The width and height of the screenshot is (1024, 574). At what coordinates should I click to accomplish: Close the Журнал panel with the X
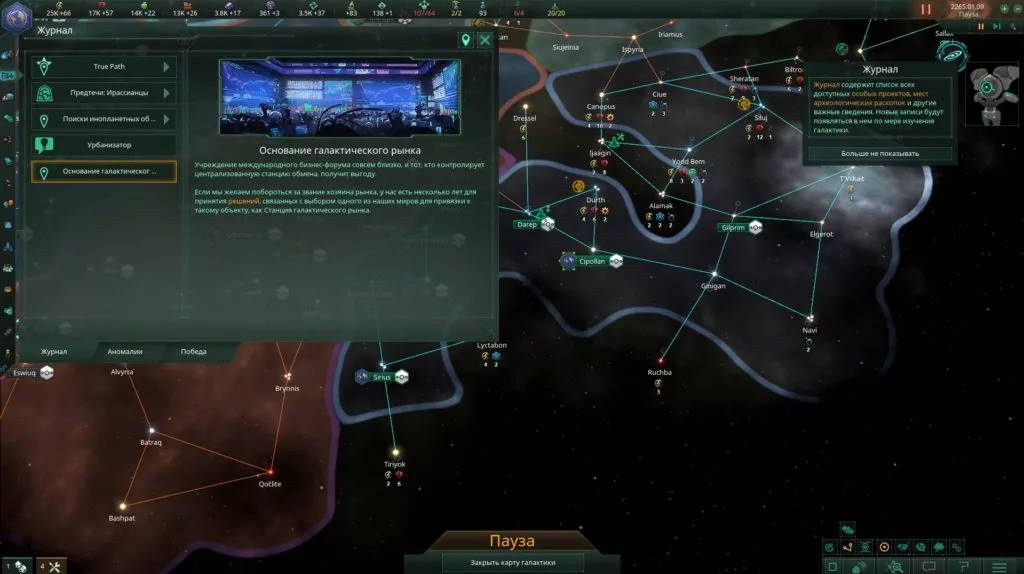click(x=485, y=40)
